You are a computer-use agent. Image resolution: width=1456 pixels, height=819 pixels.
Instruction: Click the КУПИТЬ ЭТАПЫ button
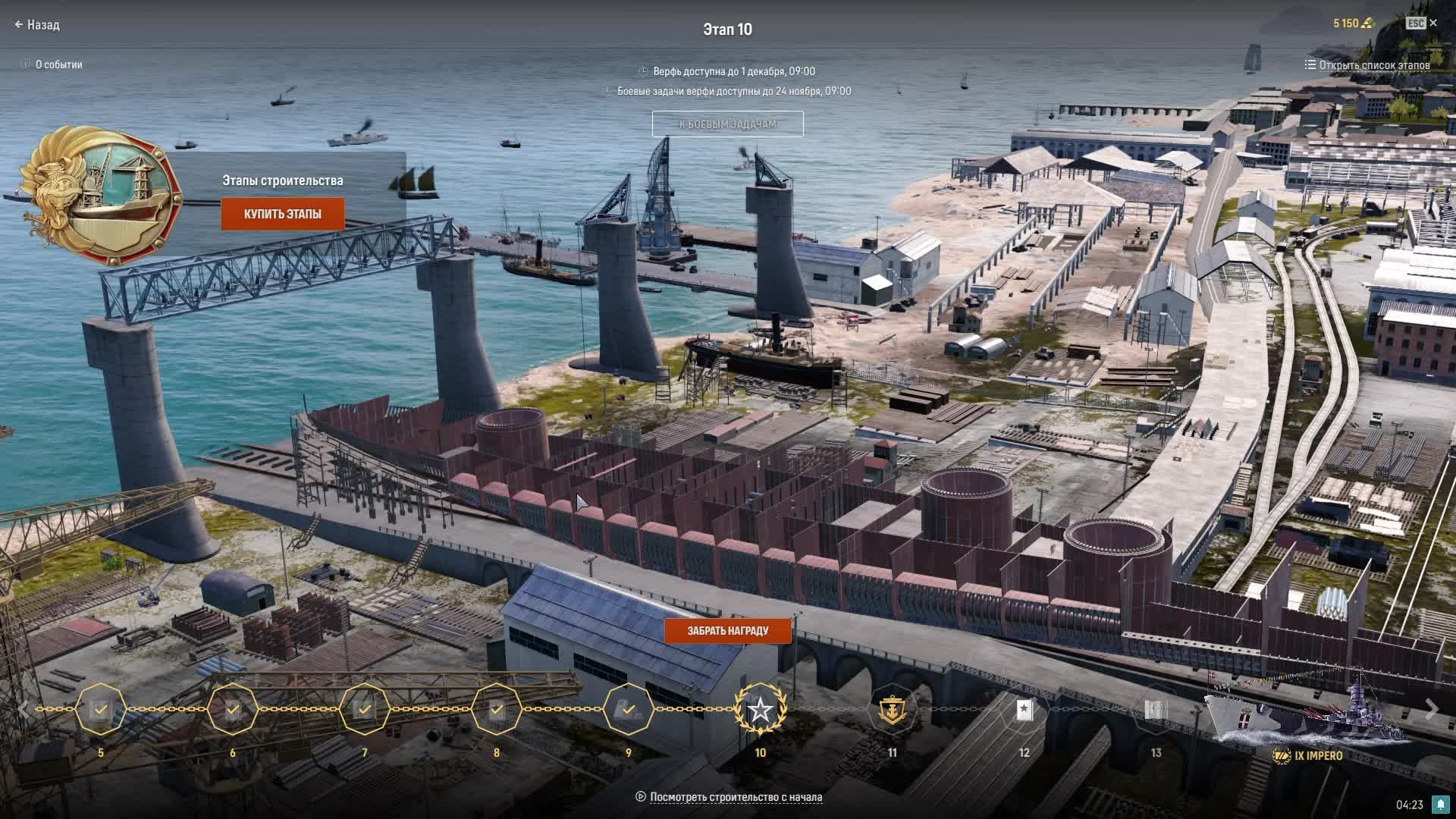click(283, 214)
